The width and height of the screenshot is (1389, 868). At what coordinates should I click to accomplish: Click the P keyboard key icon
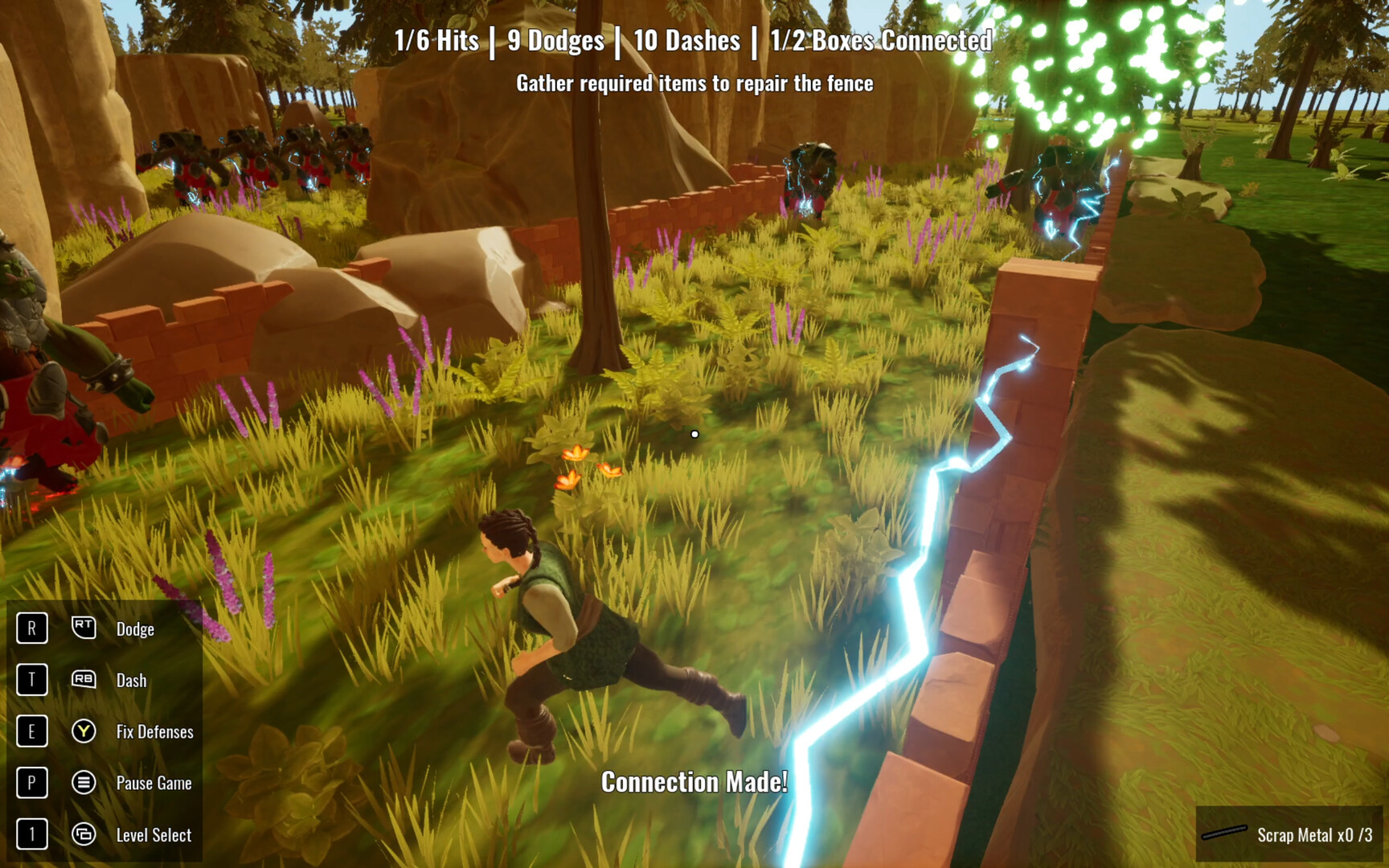click(31, 783)
